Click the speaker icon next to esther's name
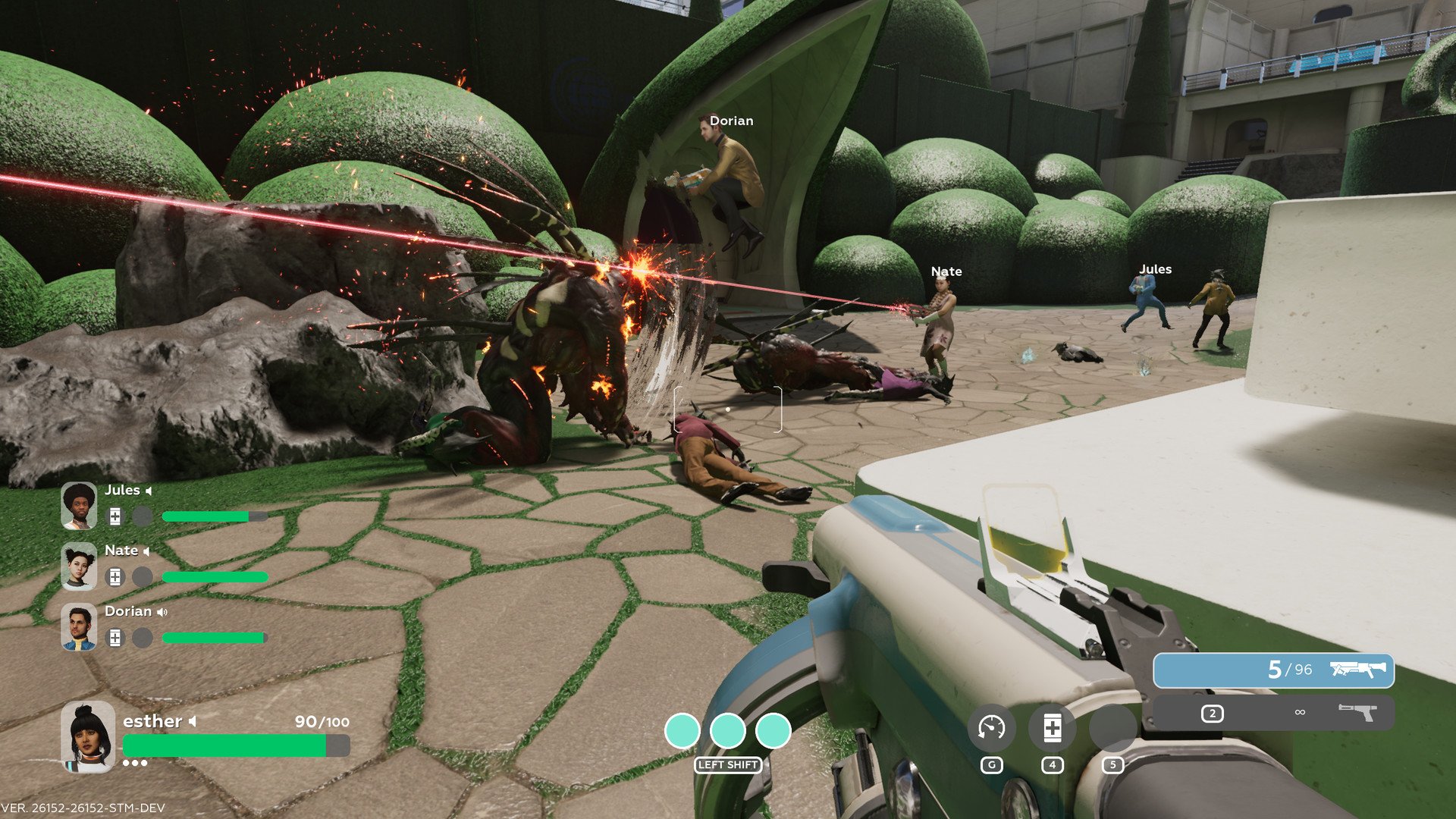Screen dimensions: 1456x819 pyautogui.click(x=193, y=721)
